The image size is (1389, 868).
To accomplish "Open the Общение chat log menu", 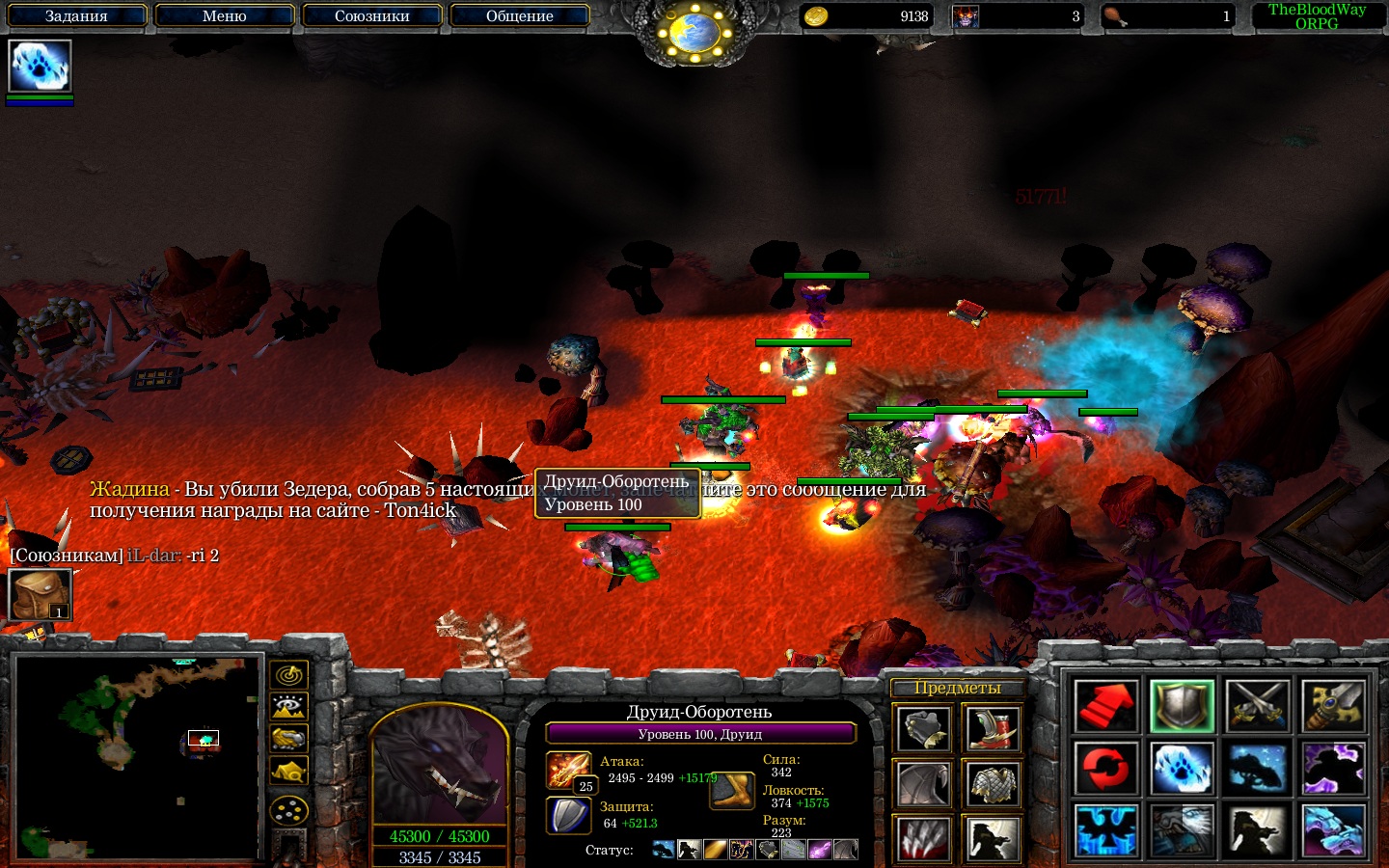I will point(519,15).
